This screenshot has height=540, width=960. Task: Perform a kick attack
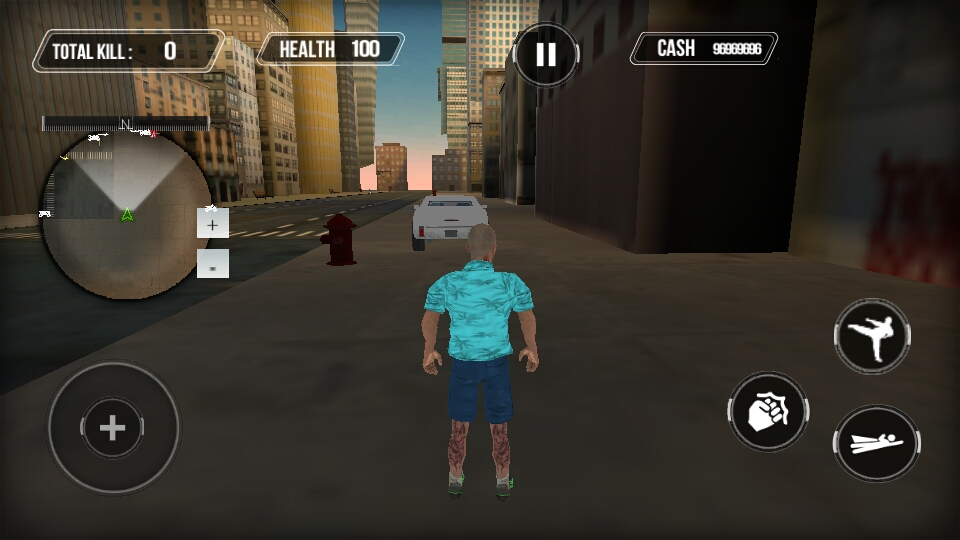pos(872,337)
